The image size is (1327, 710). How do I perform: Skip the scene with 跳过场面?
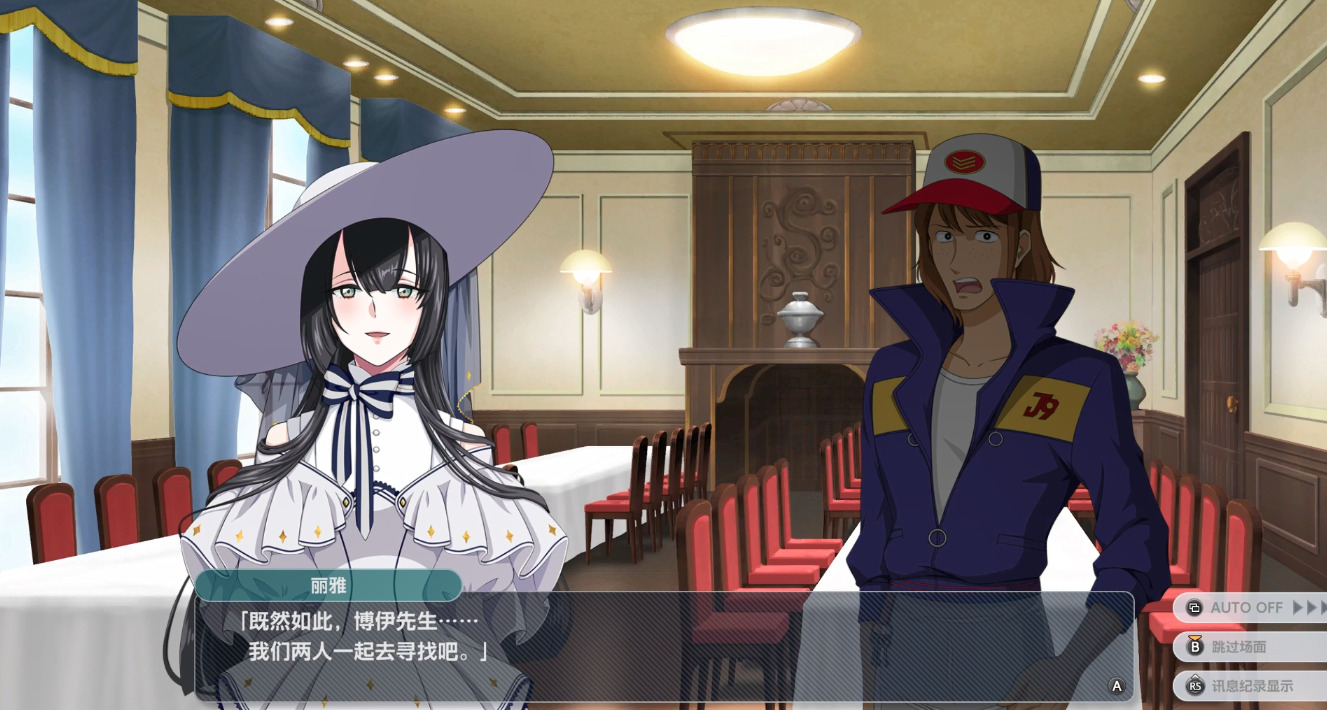(1251, 647)
